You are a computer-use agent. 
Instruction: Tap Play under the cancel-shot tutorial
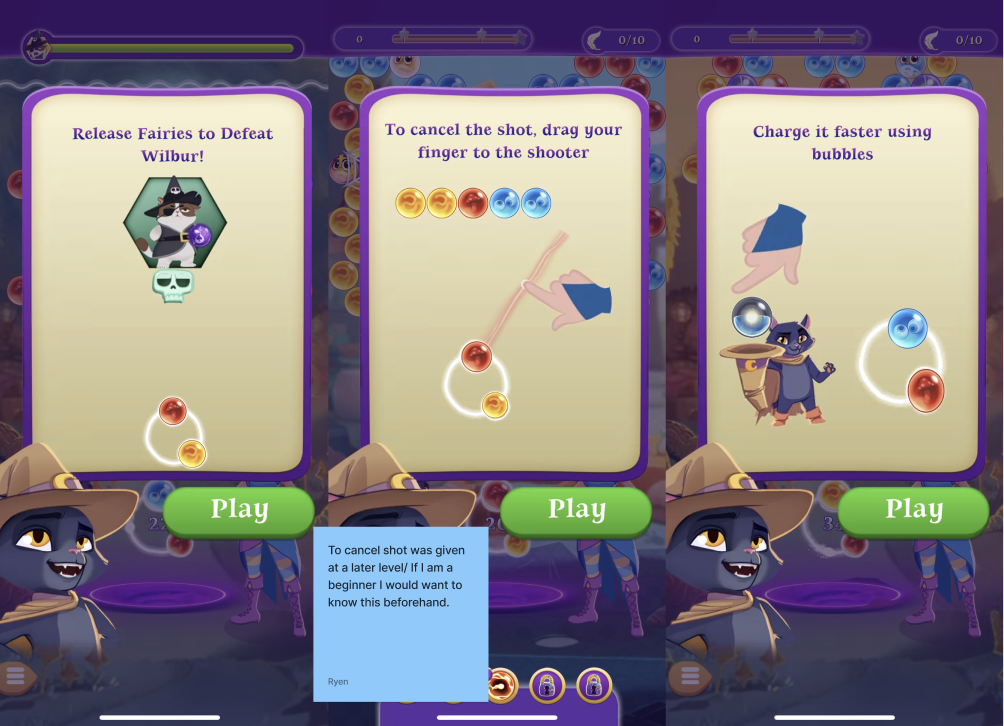pos(576,511)
